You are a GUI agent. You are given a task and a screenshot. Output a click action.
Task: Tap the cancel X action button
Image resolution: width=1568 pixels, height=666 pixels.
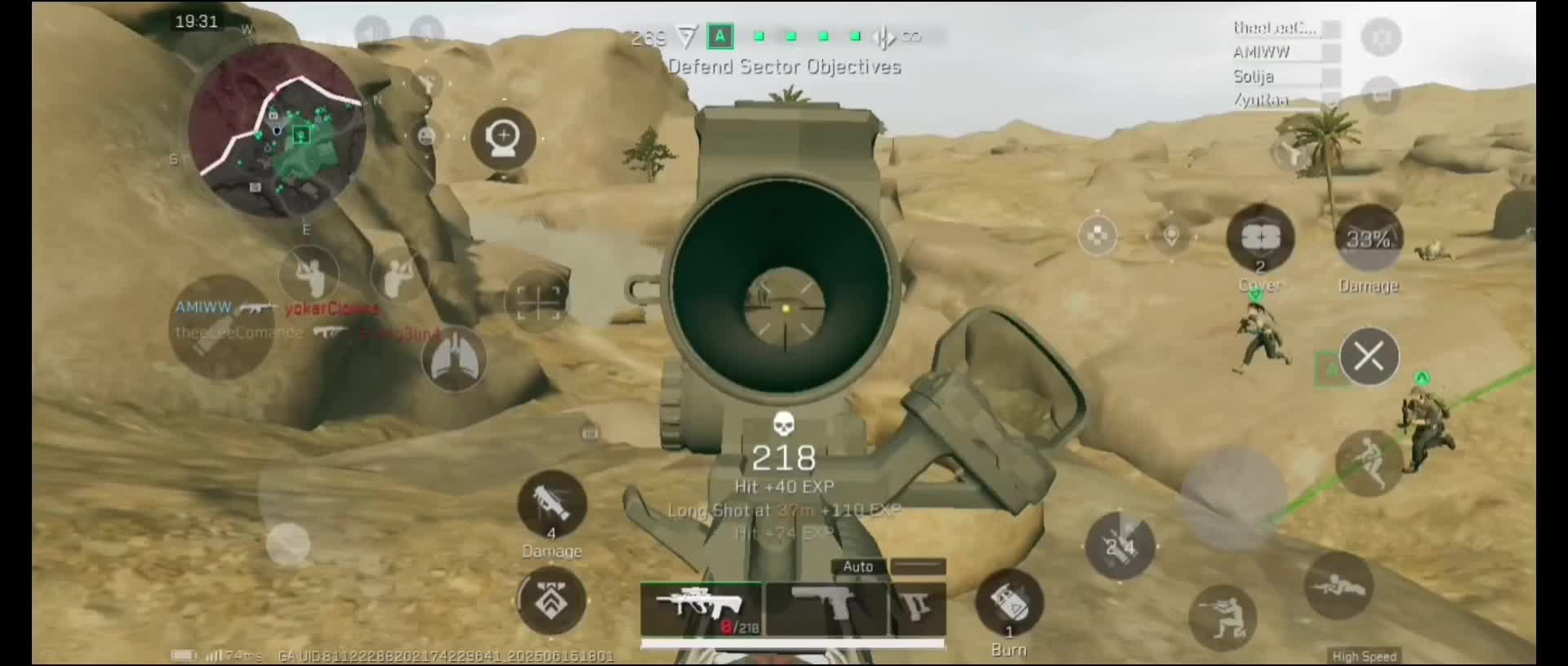point(1370,356)
